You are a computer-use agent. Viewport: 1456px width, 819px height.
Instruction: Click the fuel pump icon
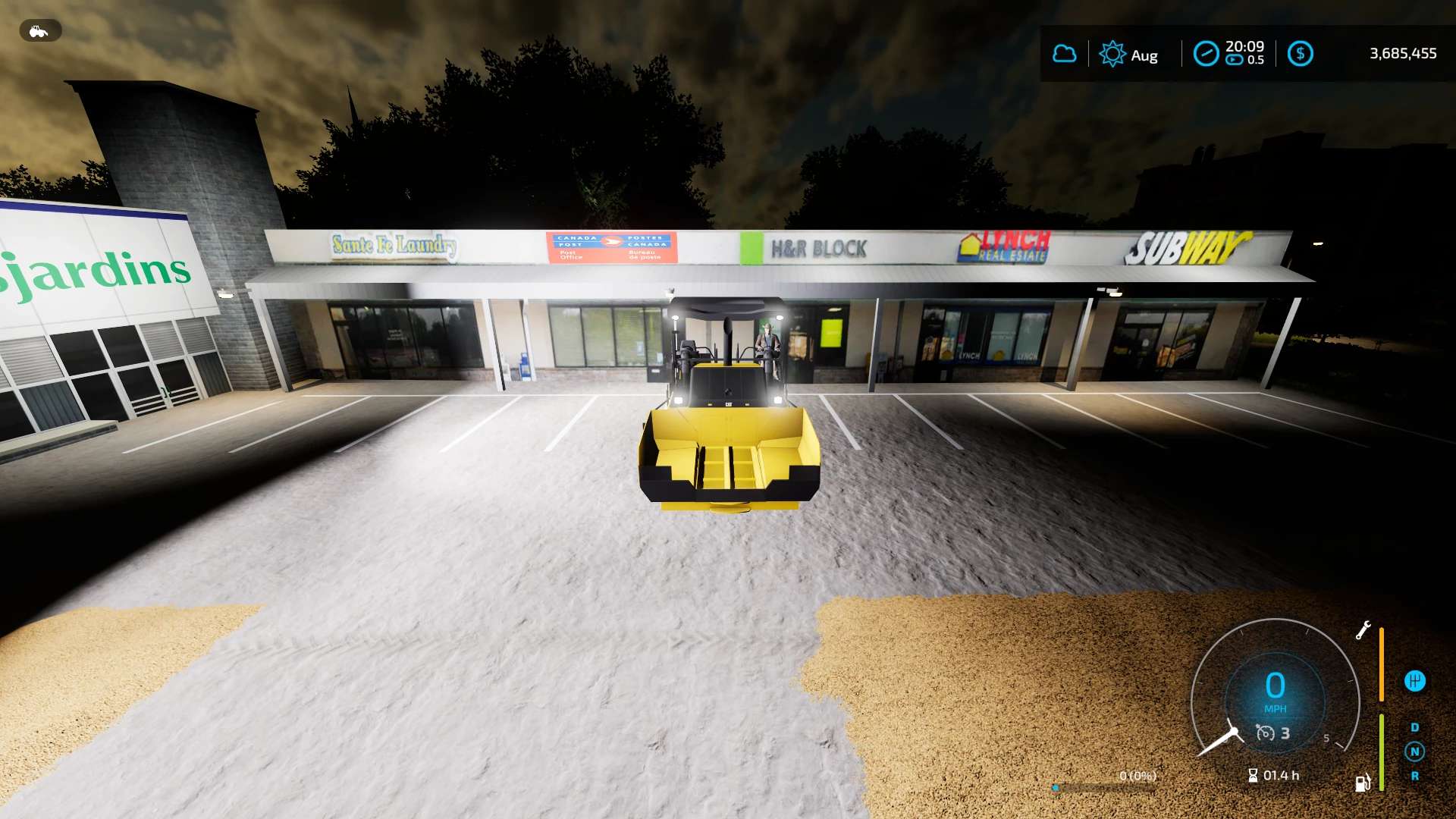(1363, 783)
